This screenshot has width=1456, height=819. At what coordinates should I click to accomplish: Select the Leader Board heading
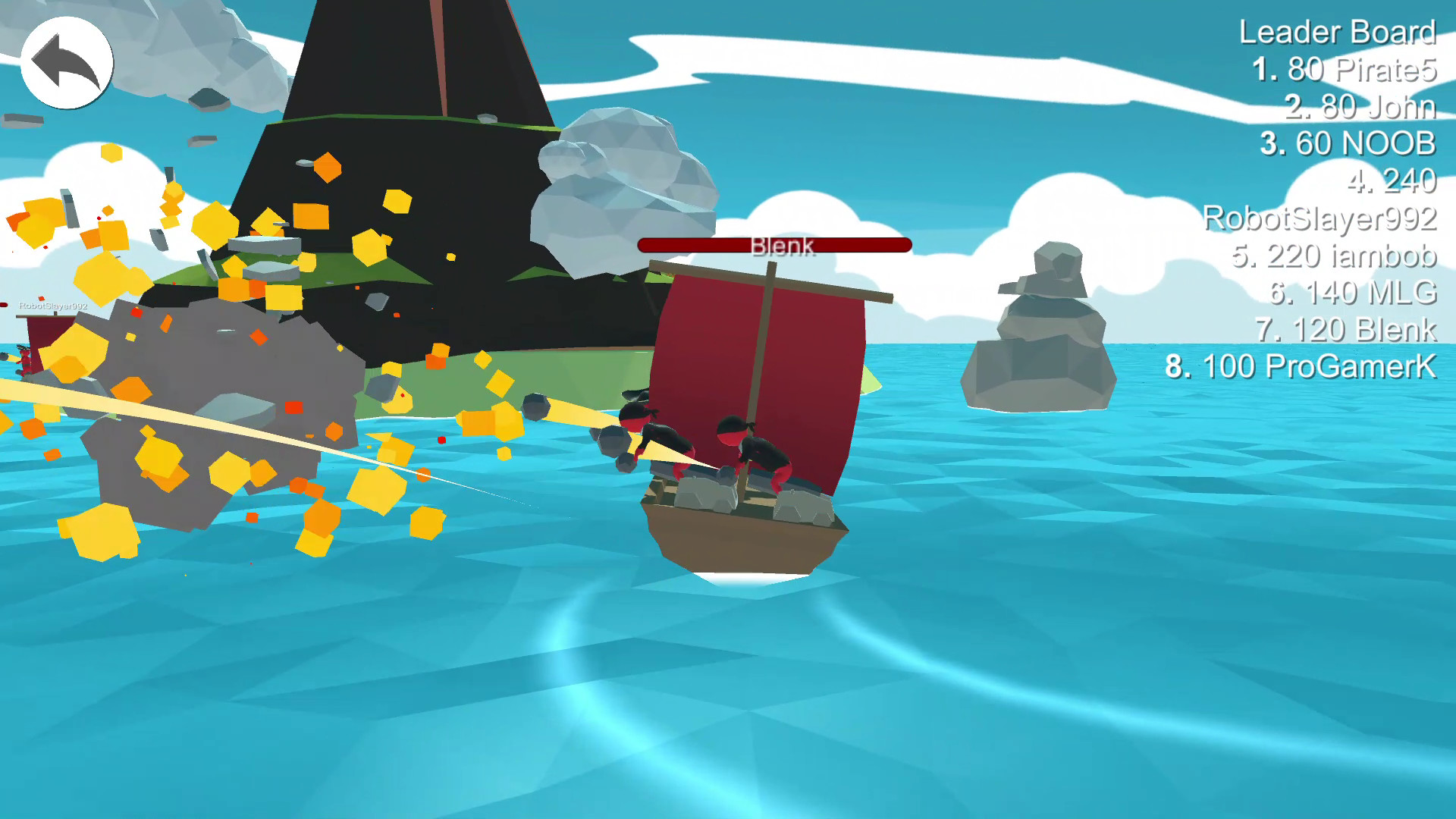[x=1336, y=33]
